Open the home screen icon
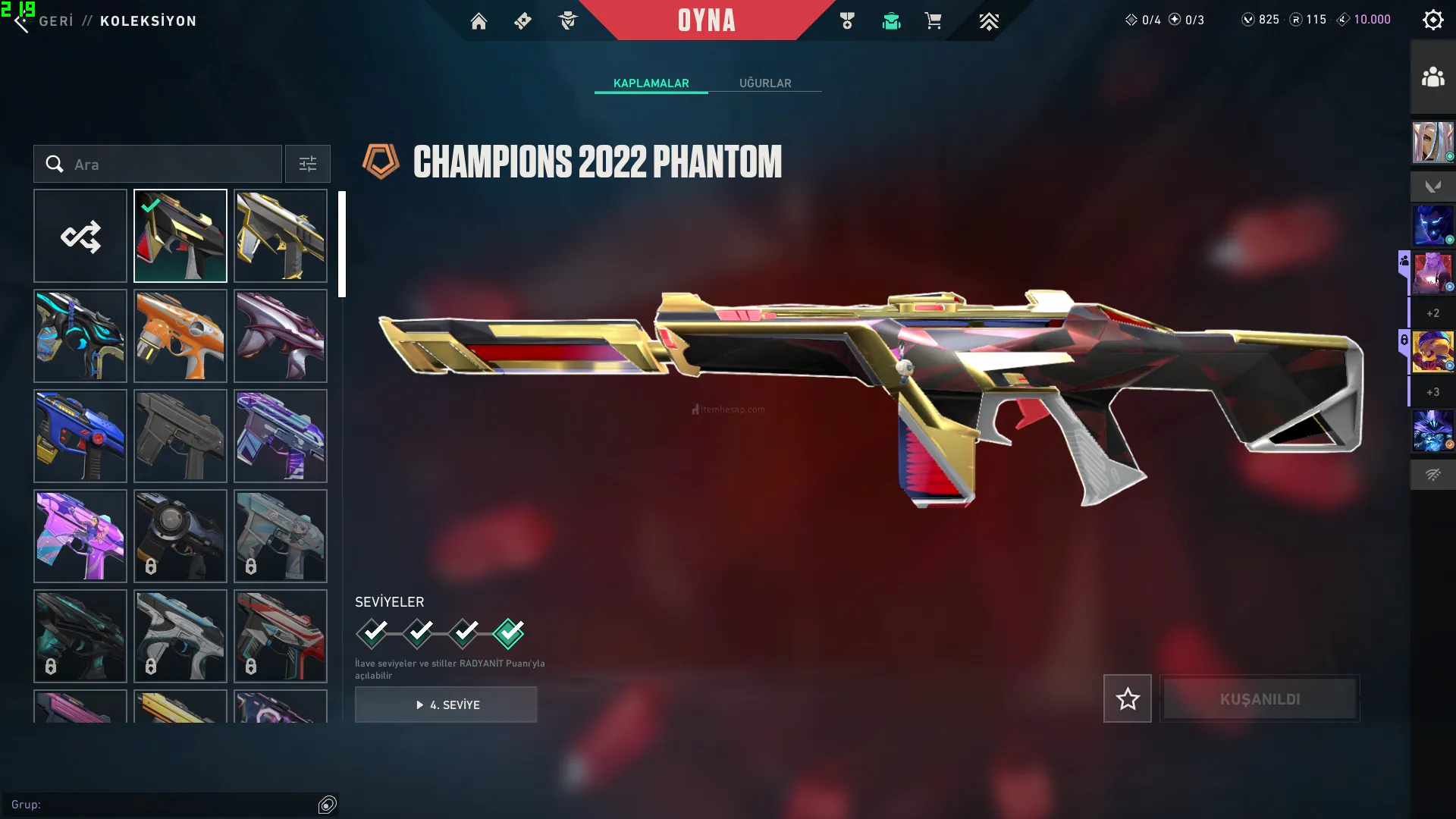 479,21
